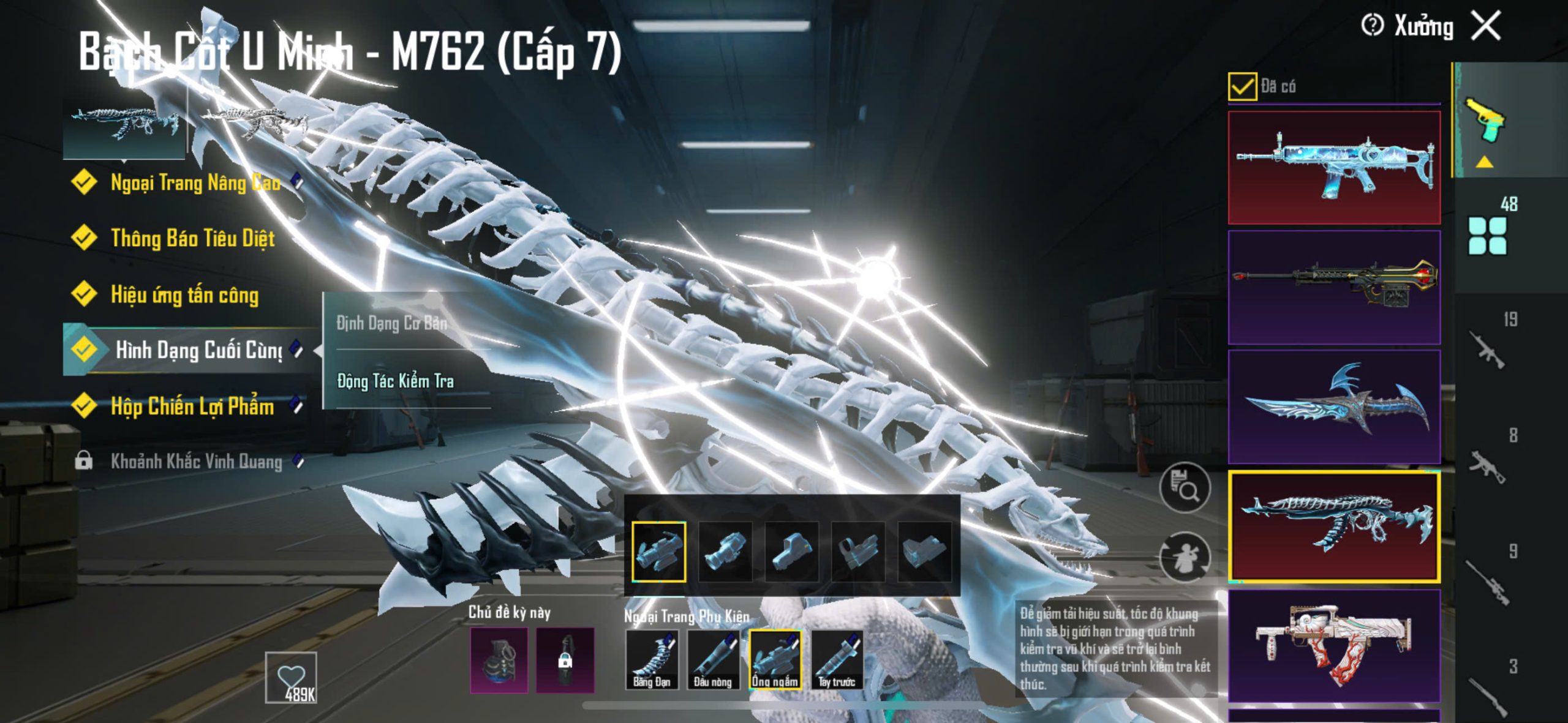
Task: Open the grenade theme item thumbnail
Action: tap(499, 661)
